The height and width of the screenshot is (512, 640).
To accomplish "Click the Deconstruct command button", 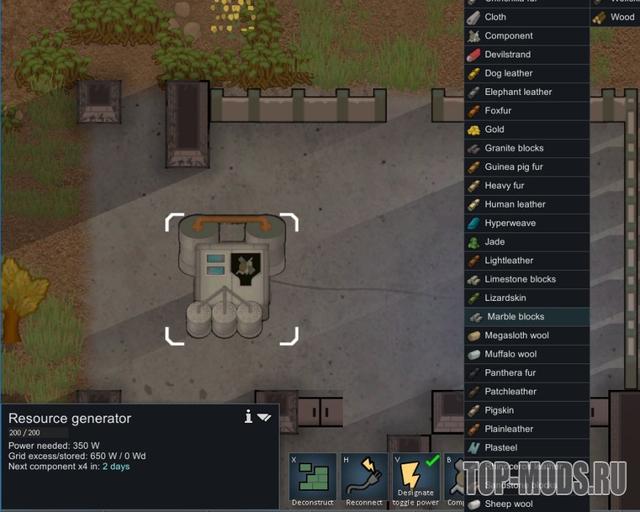I will pos(312,478).
